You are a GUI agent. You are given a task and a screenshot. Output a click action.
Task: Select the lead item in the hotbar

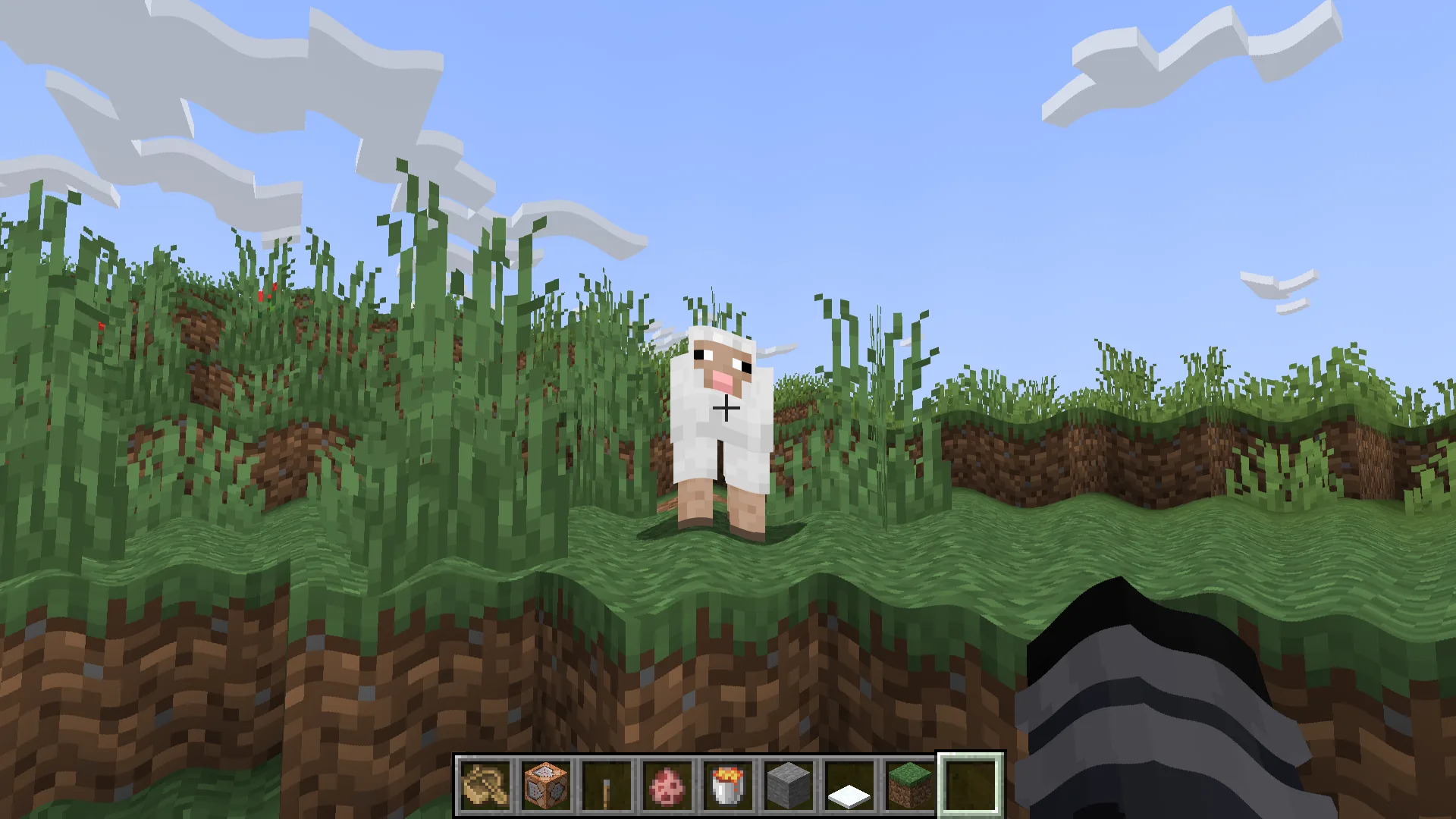pos(485,785)
